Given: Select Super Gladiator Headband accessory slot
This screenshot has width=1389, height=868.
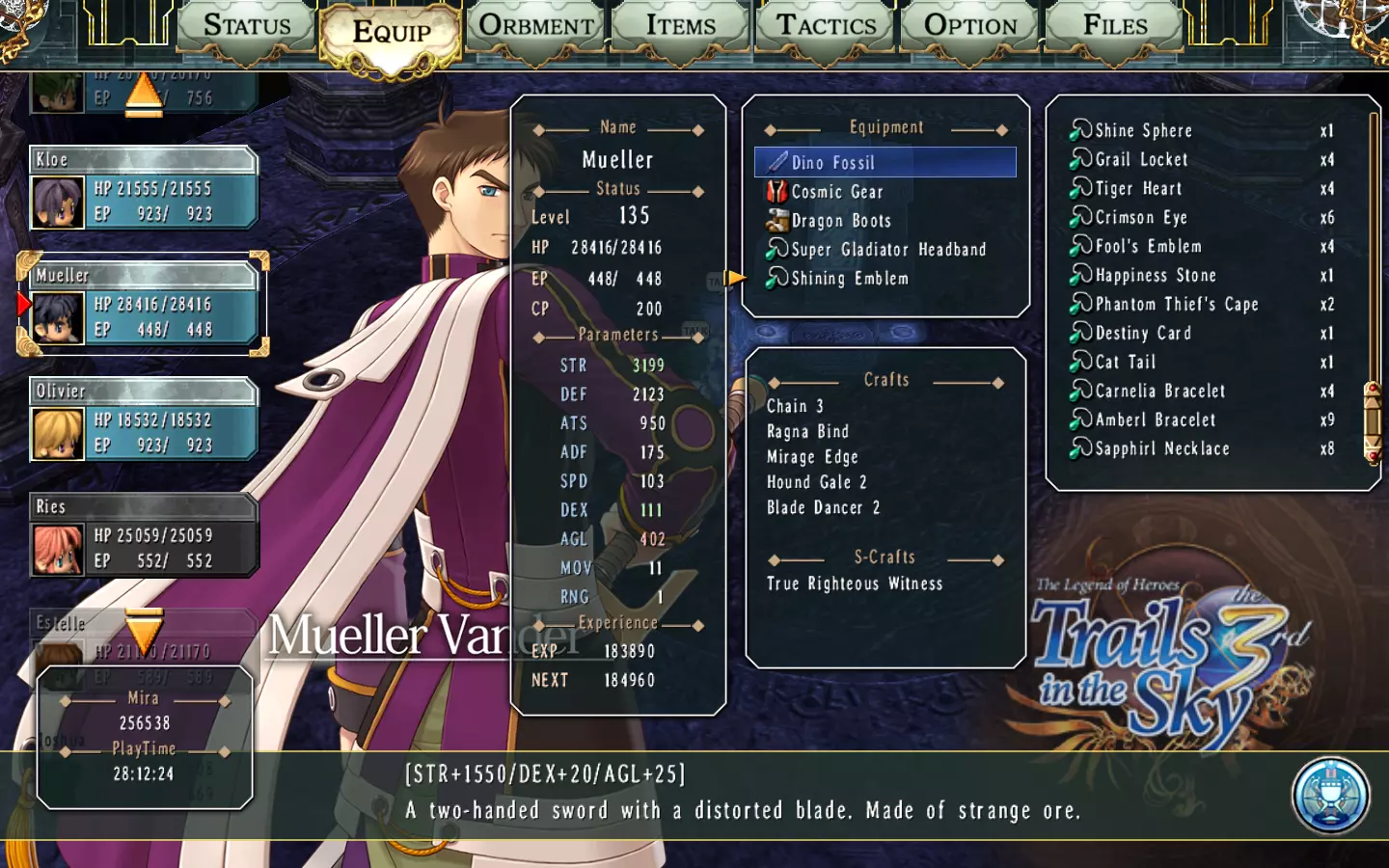Looking at the screenshot, I should [x=888, y=250].
